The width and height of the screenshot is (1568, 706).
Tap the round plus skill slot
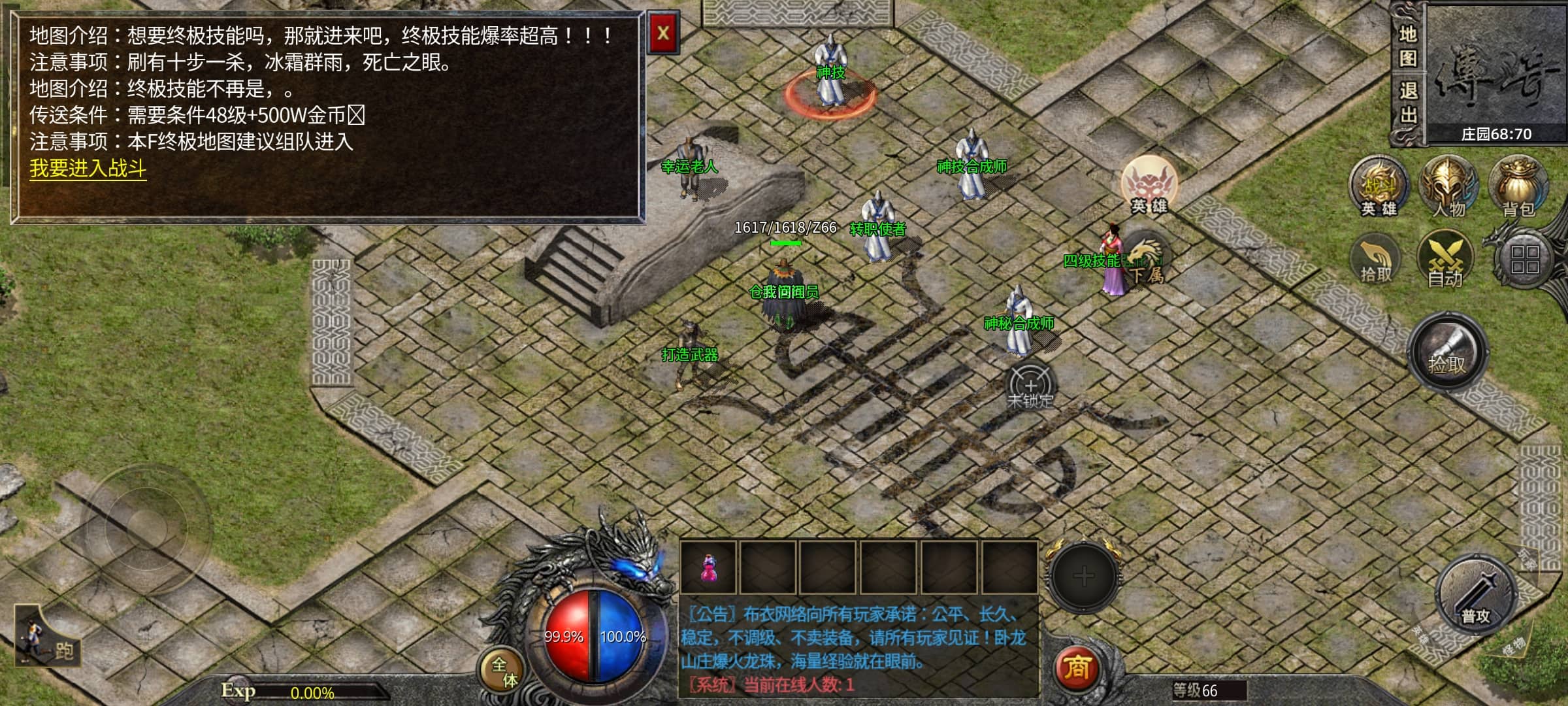[1083, 577]
